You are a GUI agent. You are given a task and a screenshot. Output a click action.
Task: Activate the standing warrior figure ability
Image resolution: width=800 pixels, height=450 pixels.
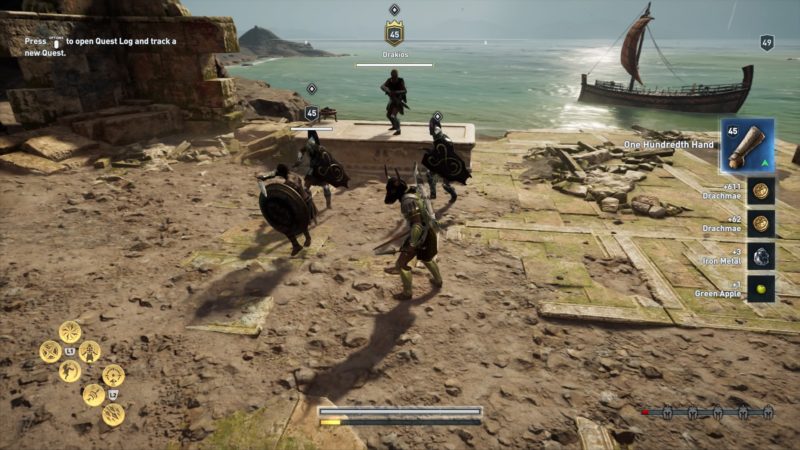click(x=90, y=352)
